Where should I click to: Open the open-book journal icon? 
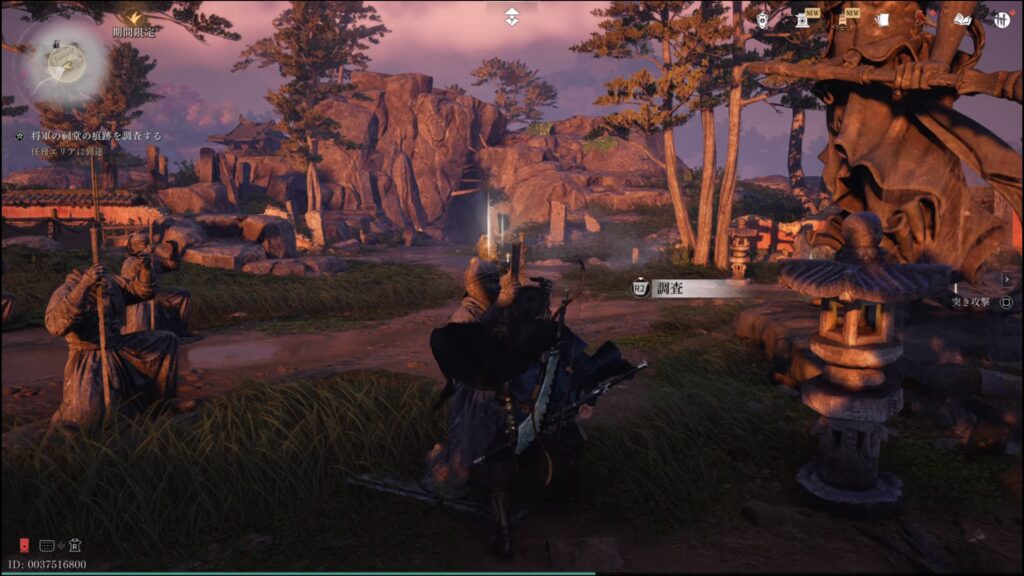pyautogui.click(x=962, y=19)
